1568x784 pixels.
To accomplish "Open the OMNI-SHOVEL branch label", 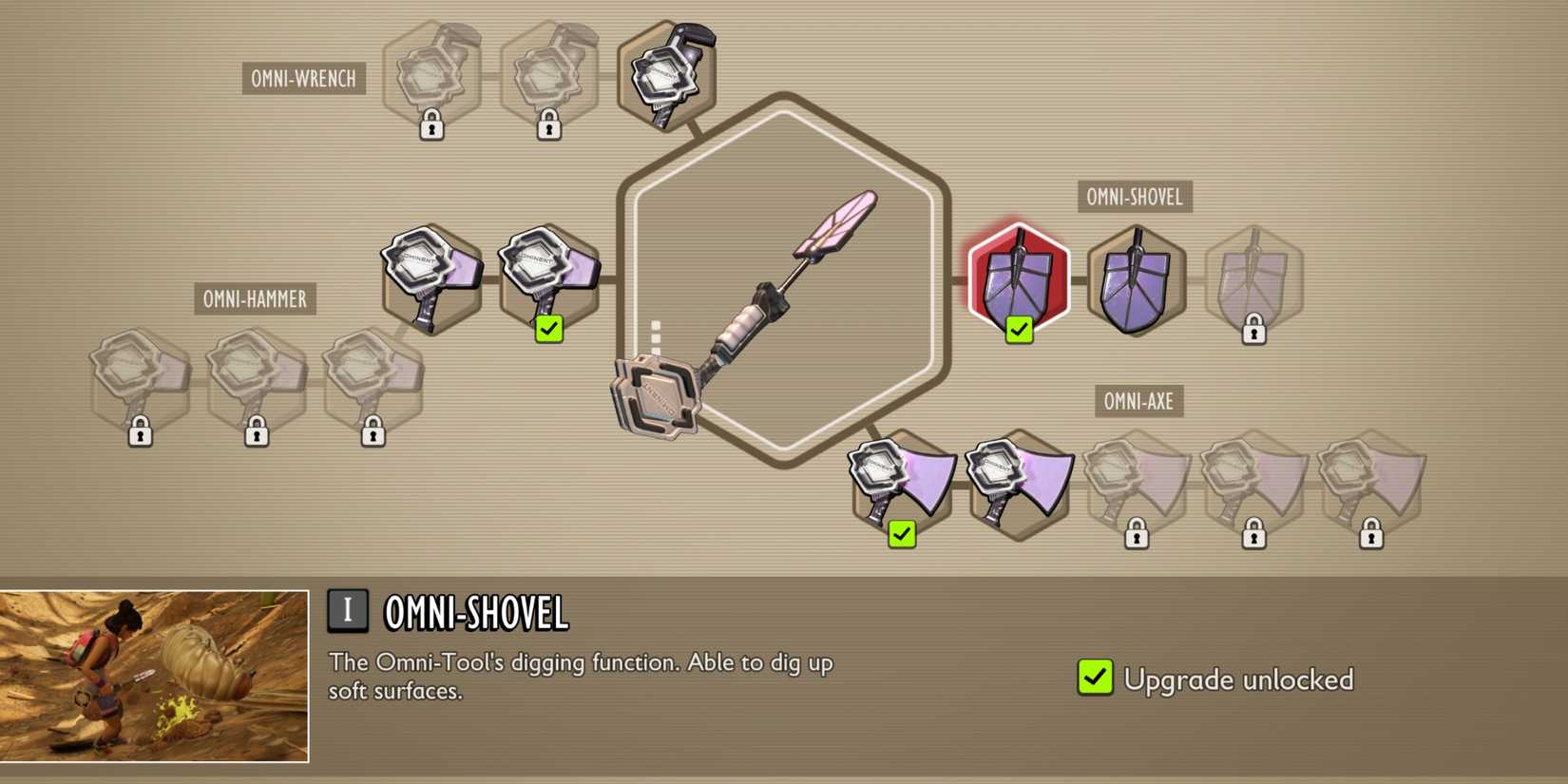I will coord(1137,197).
